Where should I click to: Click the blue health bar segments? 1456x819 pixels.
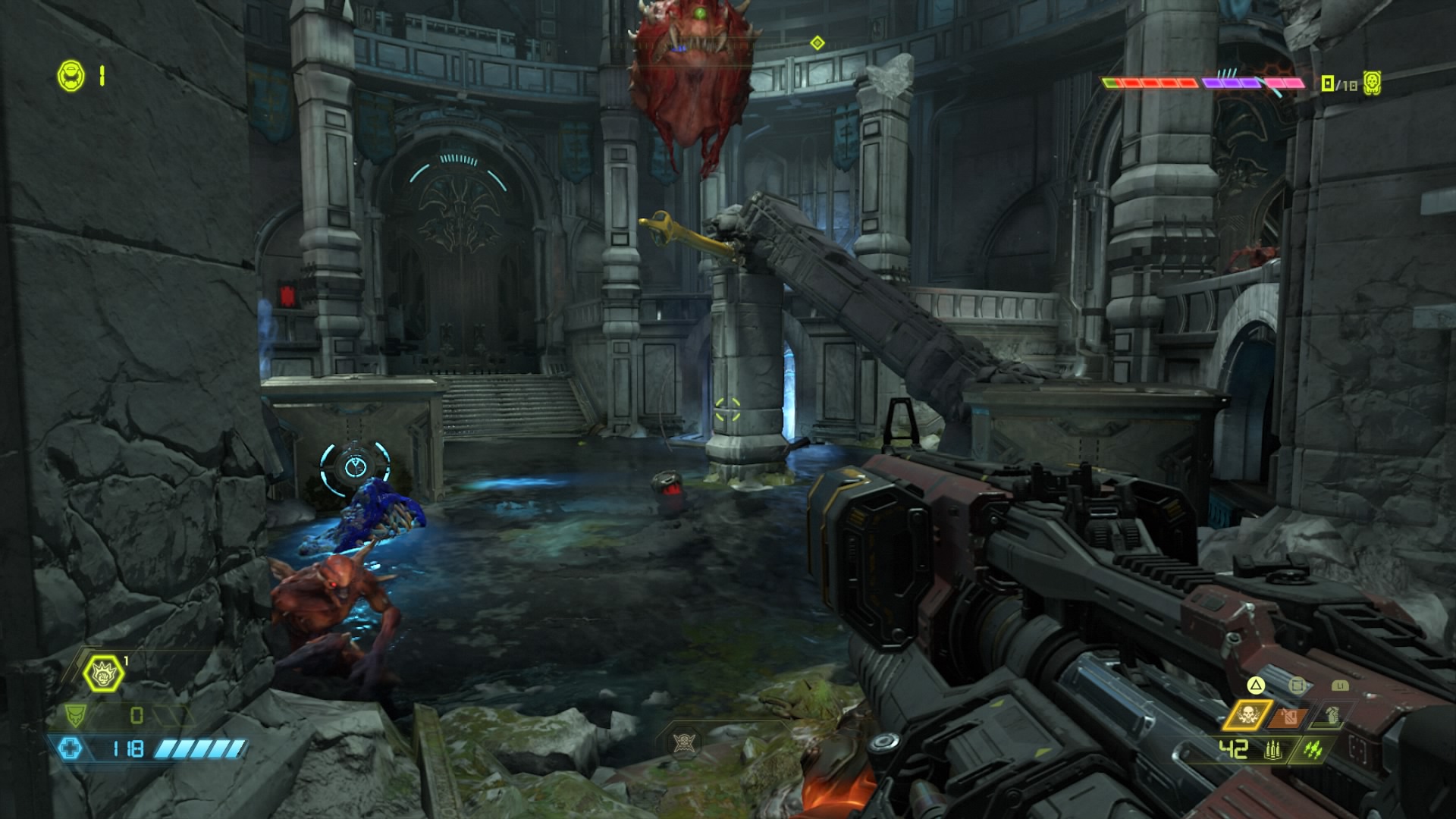pyautogui.click(x=201, y=749)
